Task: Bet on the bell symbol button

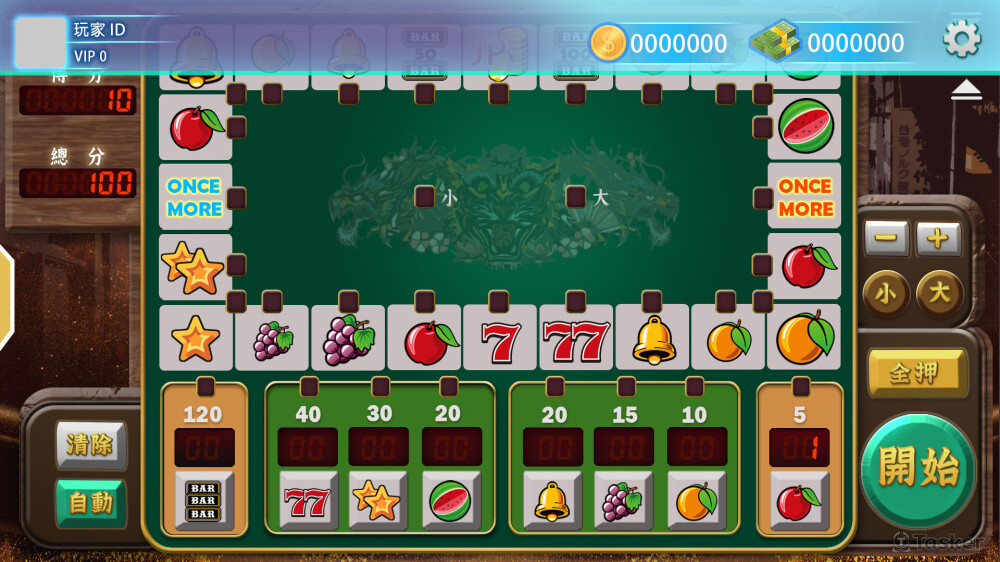Action: click(x=552, y=500)
